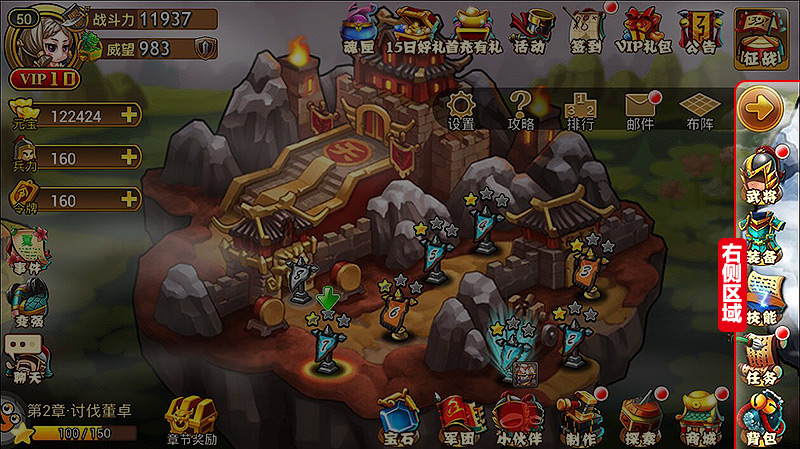This screenshot has height=449, width=800.
Task: Open the 设置 settings gear
Action: 461,109
